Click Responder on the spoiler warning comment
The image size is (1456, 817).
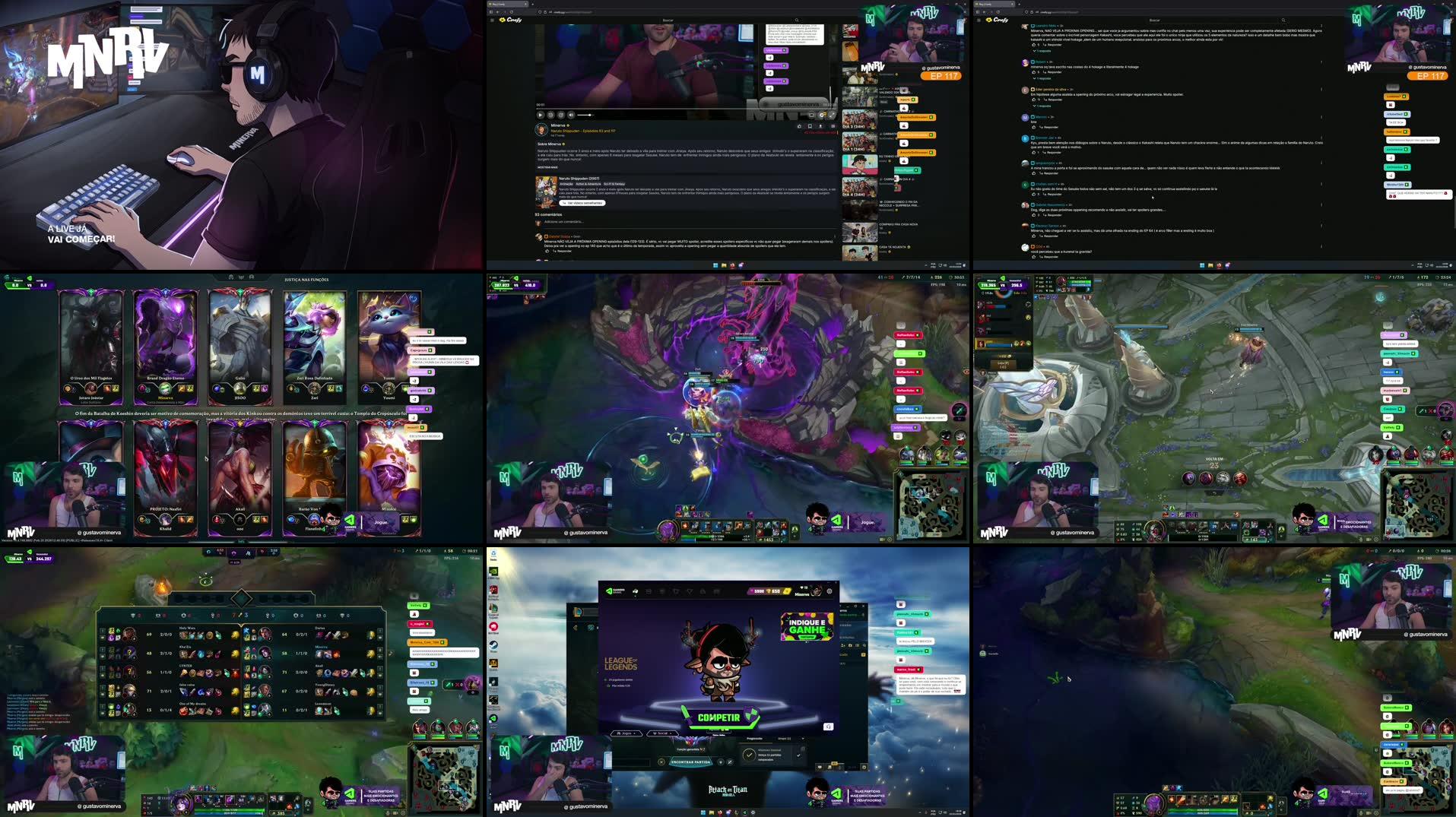click(x=563, y=251)
